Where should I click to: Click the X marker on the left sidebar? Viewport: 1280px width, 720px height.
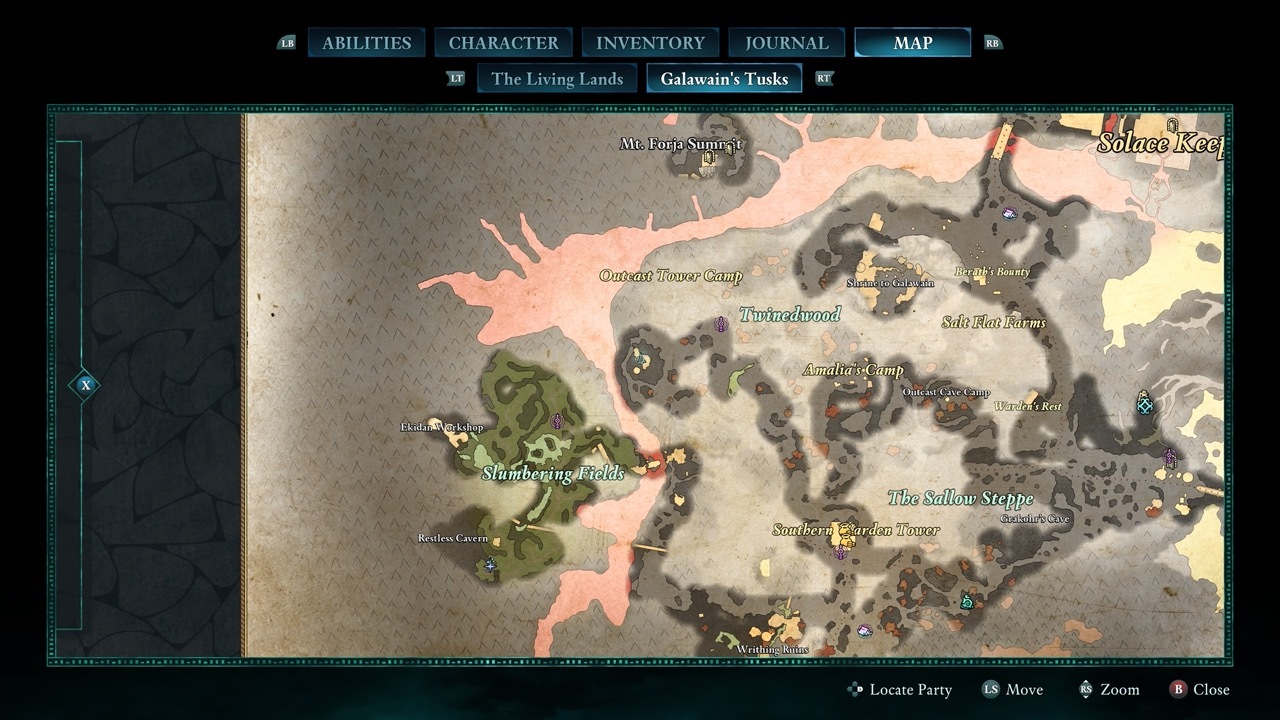point(86,383)
